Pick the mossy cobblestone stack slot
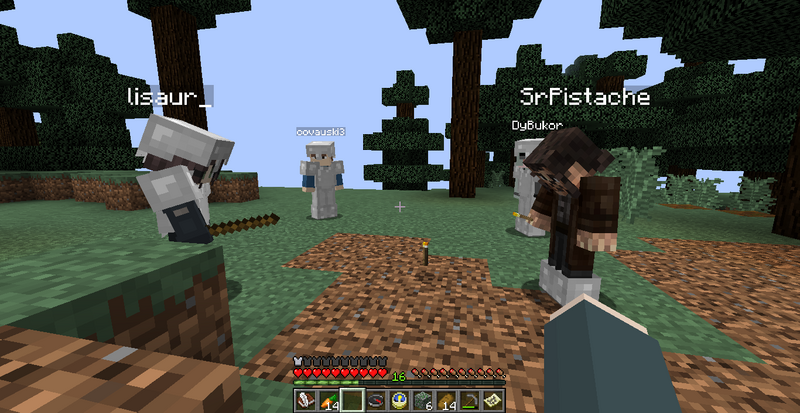800x413 pixels. (421, 400)
